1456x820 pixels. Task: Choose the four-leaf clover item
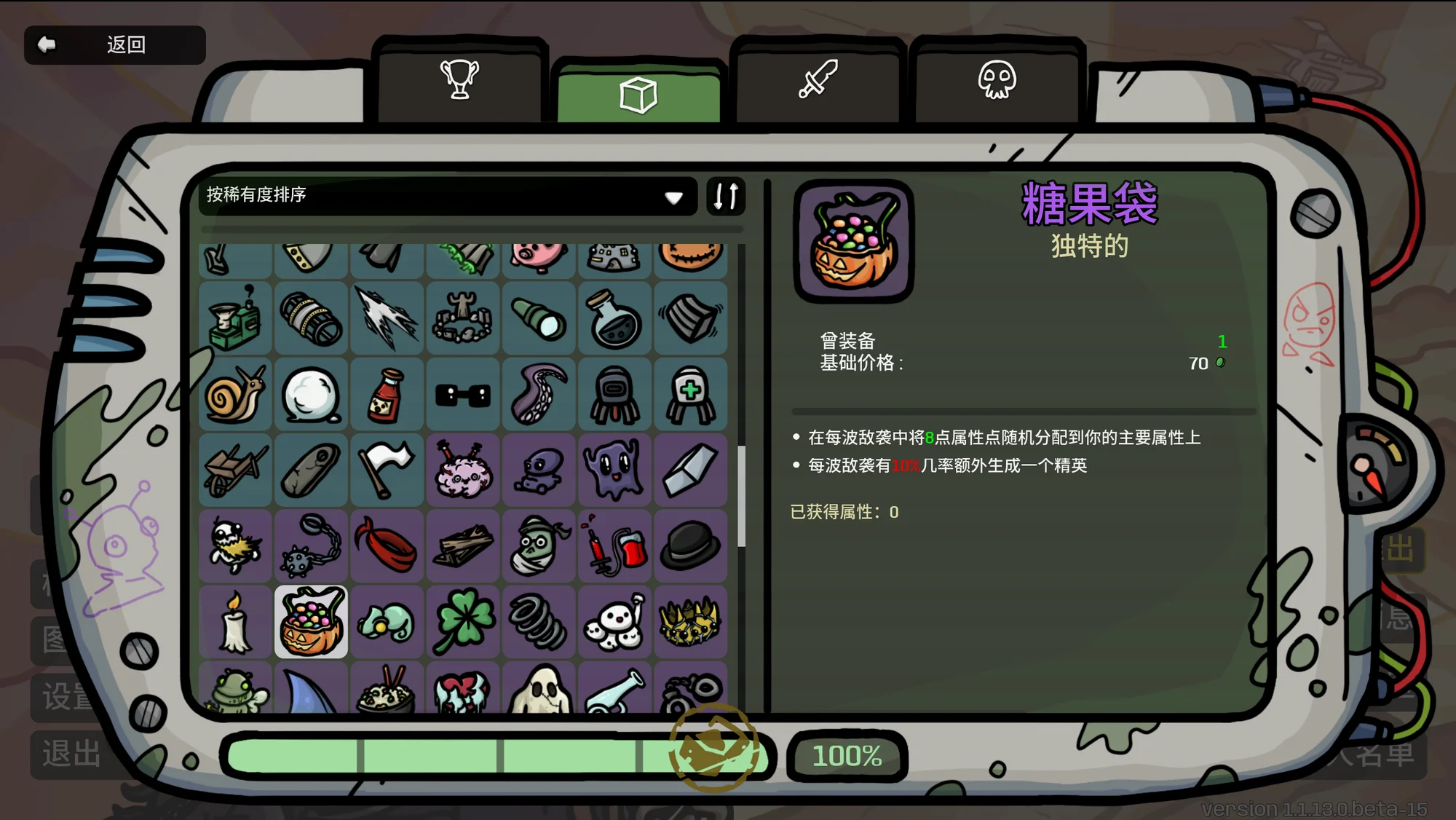coord(463,622)
